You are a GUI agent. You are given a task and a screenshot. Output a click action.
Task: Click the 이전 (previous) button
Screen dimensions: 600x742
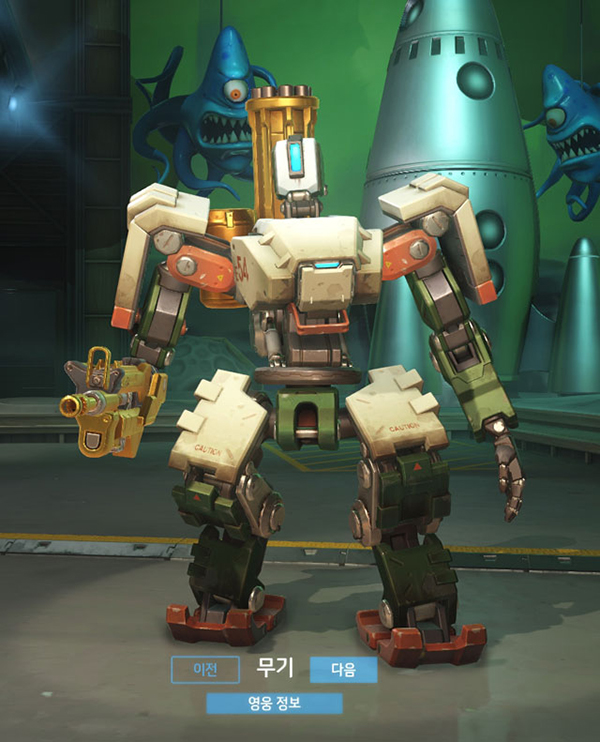tap(205, 669)
